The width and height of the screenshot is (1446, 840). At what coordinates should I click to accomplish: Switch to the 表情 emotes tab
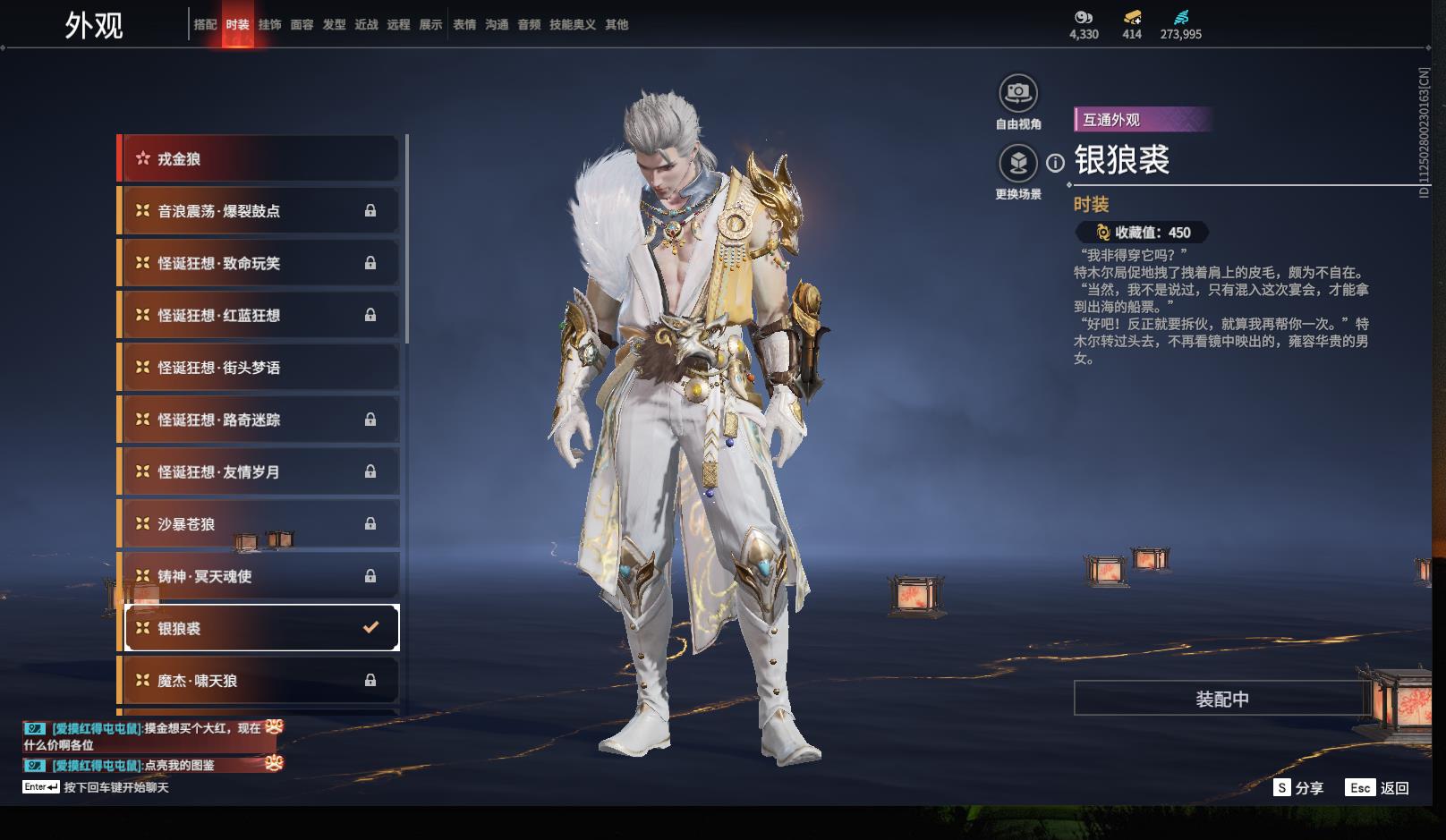coord(464,25)
